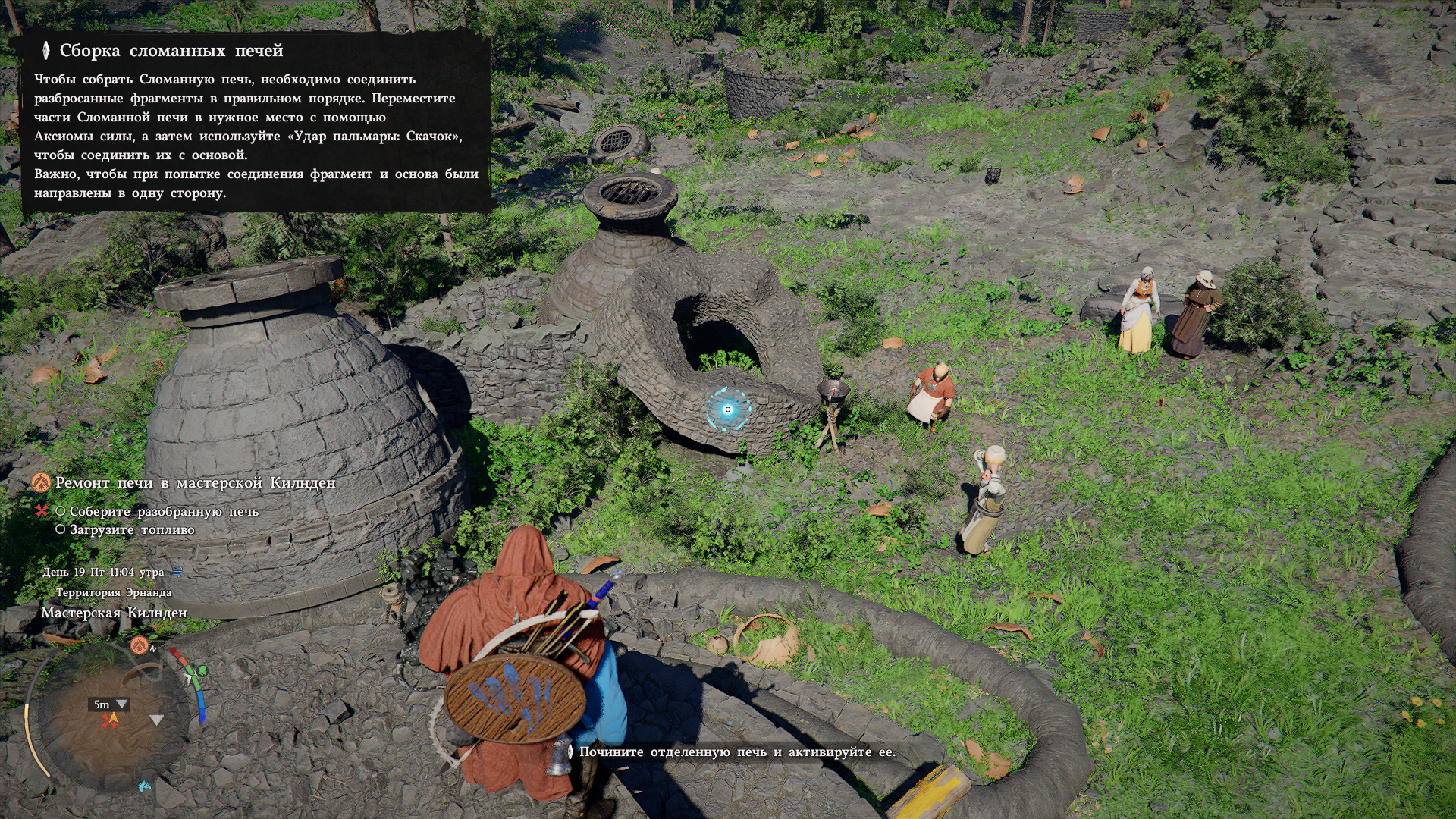The image size is (1456, 819).
Task: Activate the glowing blue interaction marker
Action: [x=727, y=409]
